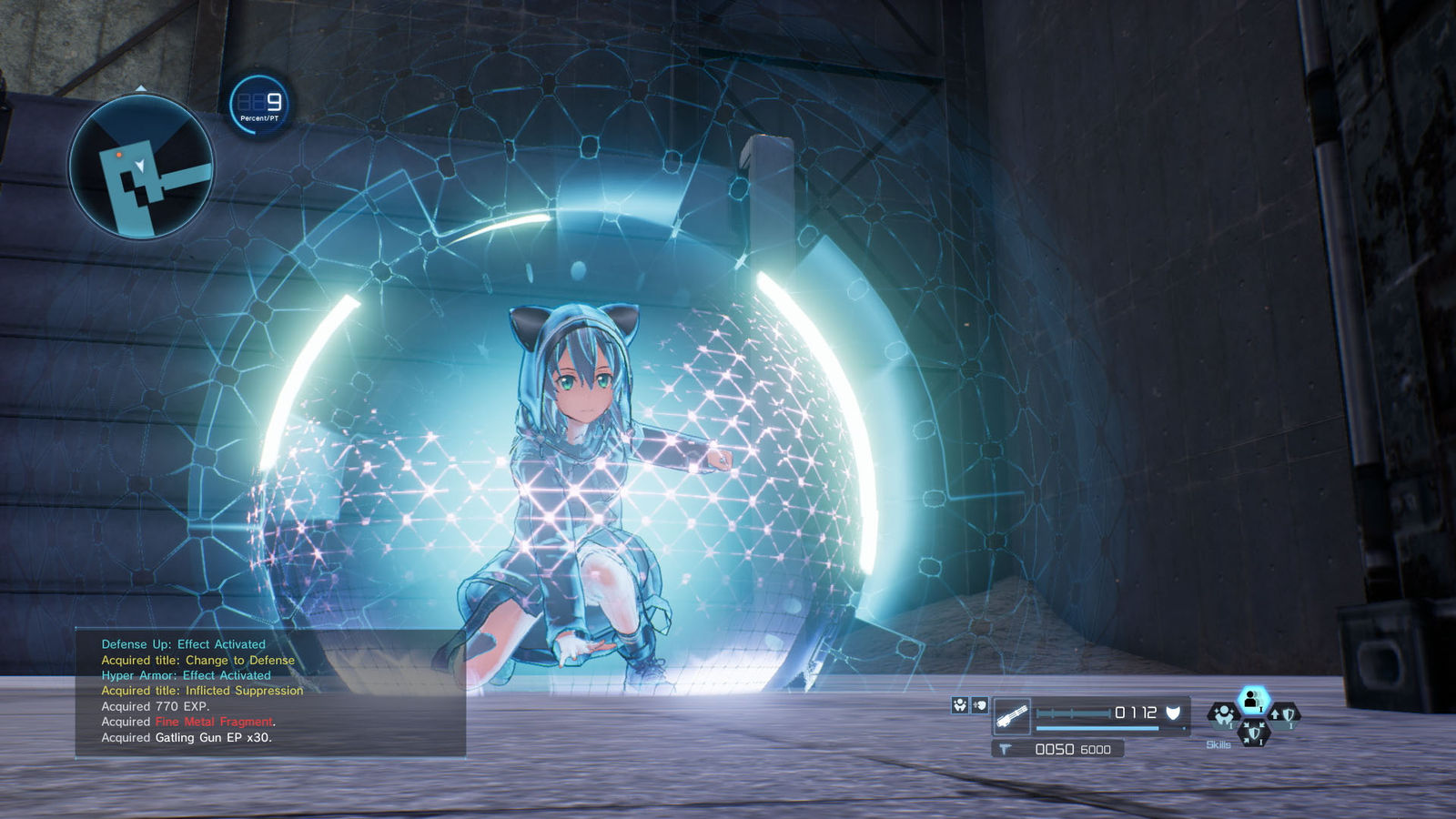This screenshot has width=1456, height=819.
Task: Activate the shield with inward arrows skill
Action: 1253,731
